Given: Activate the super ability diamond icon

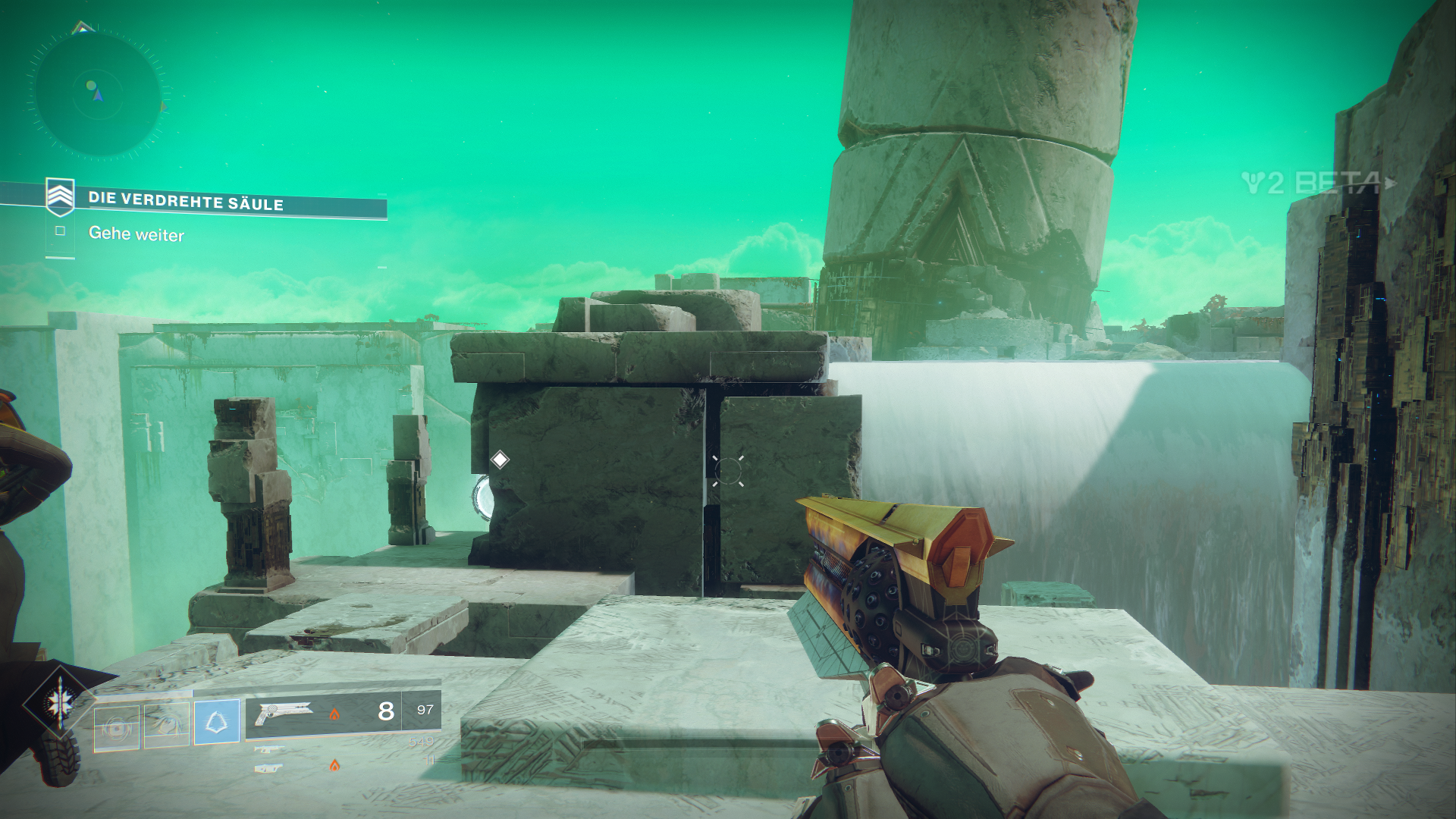Looking at the screenshot, I should click(x=58, y=704).
